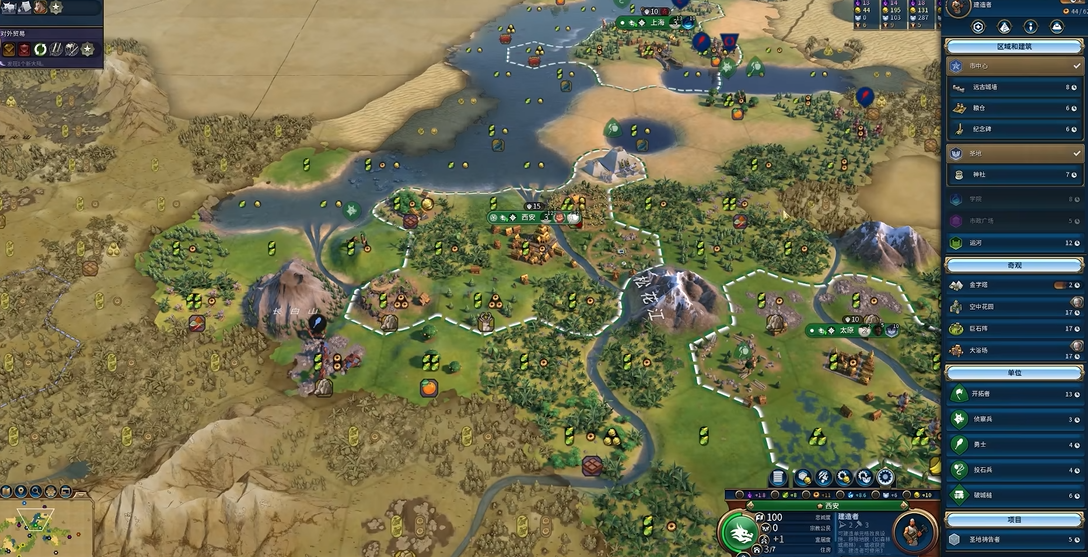Select the 运河 (Aqueduct) district
The width and height of the screenshot is (1088, 557).
(x=1010, y=243)
